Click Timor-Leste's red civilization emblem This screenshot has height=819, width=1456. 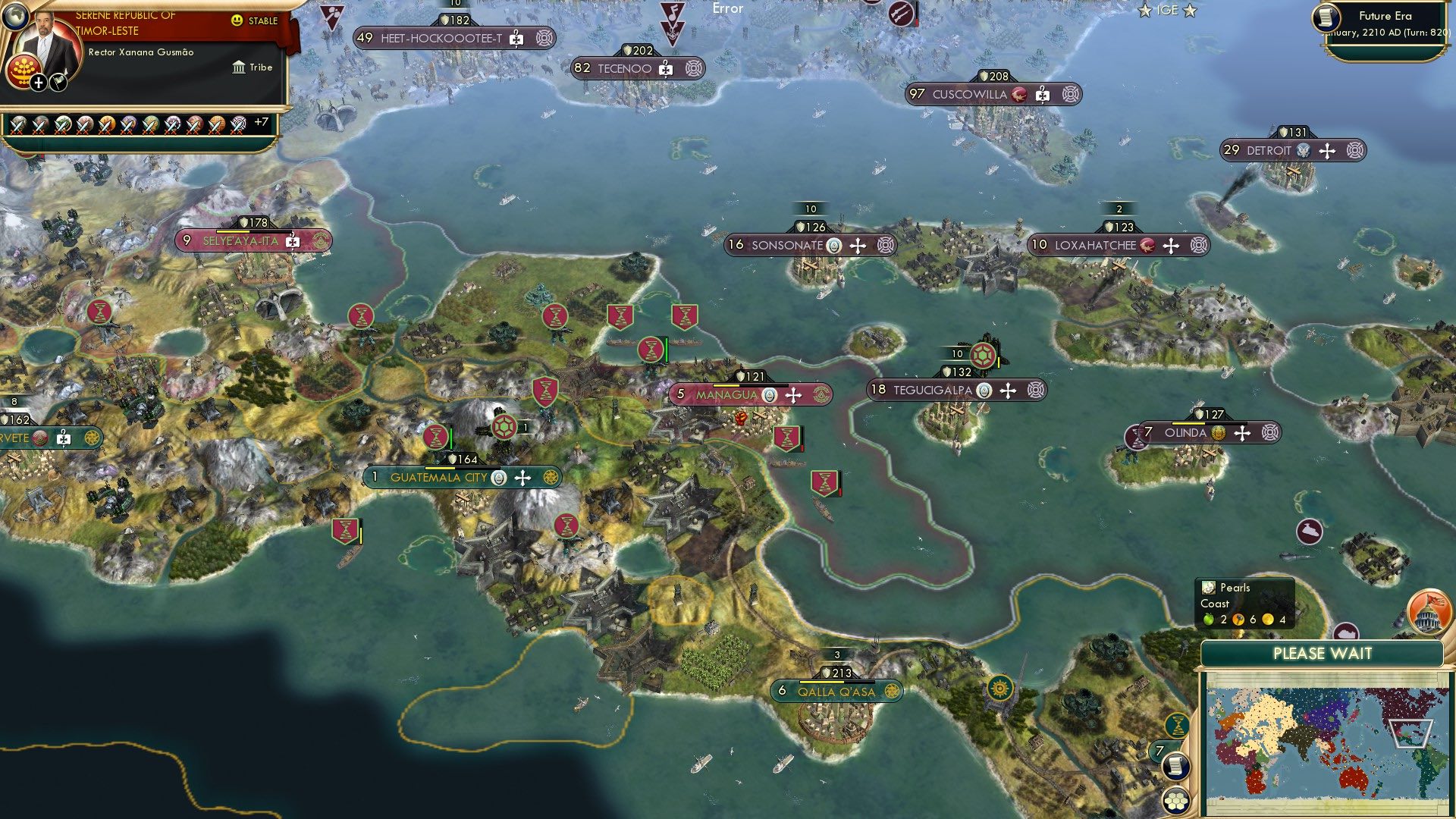click(23, 71)
